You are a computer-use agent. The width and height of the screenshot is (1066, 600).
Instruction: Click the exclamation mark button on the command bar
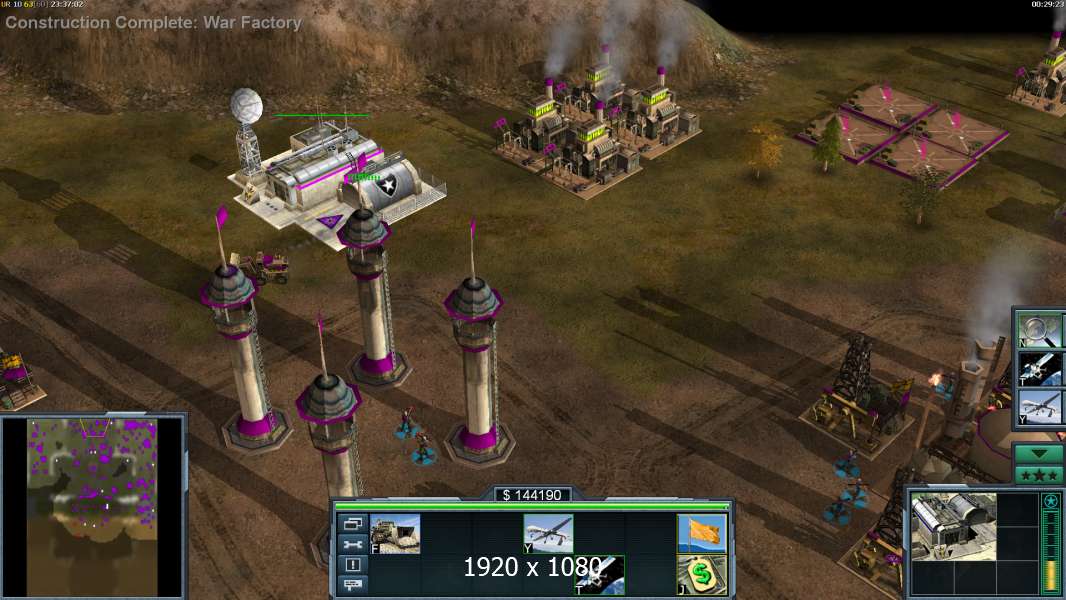click(x=352, y=564)
